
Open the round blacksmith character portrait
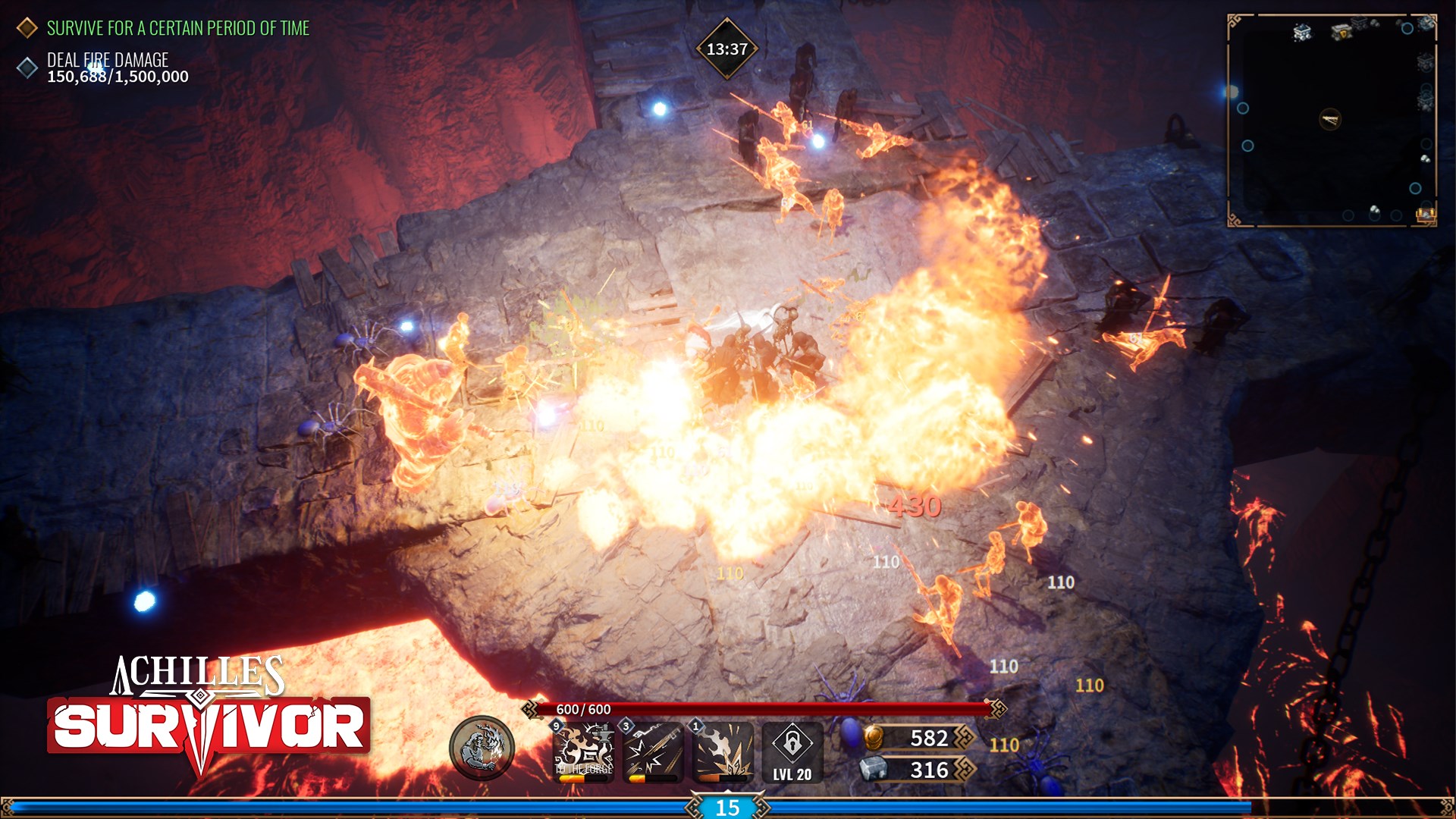coord(482,748)
